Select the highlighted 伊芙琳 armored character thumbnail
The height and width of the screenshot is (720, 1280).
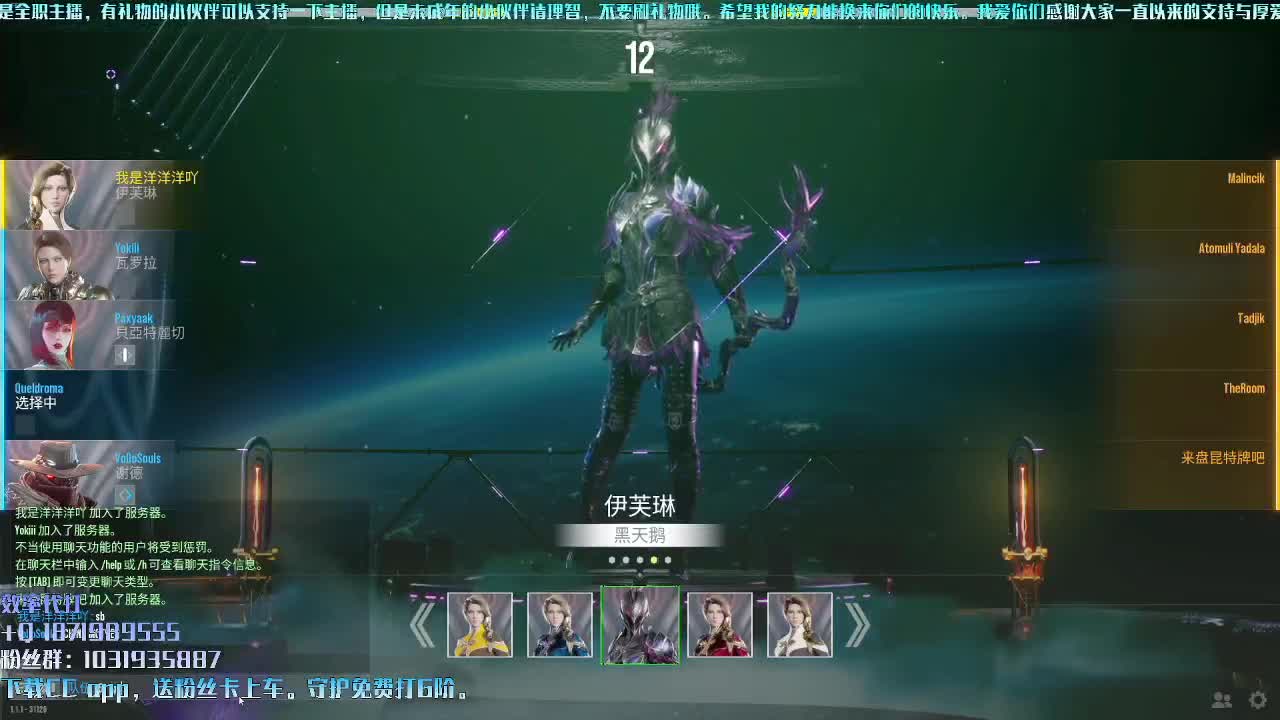click(x=641, y=624)
